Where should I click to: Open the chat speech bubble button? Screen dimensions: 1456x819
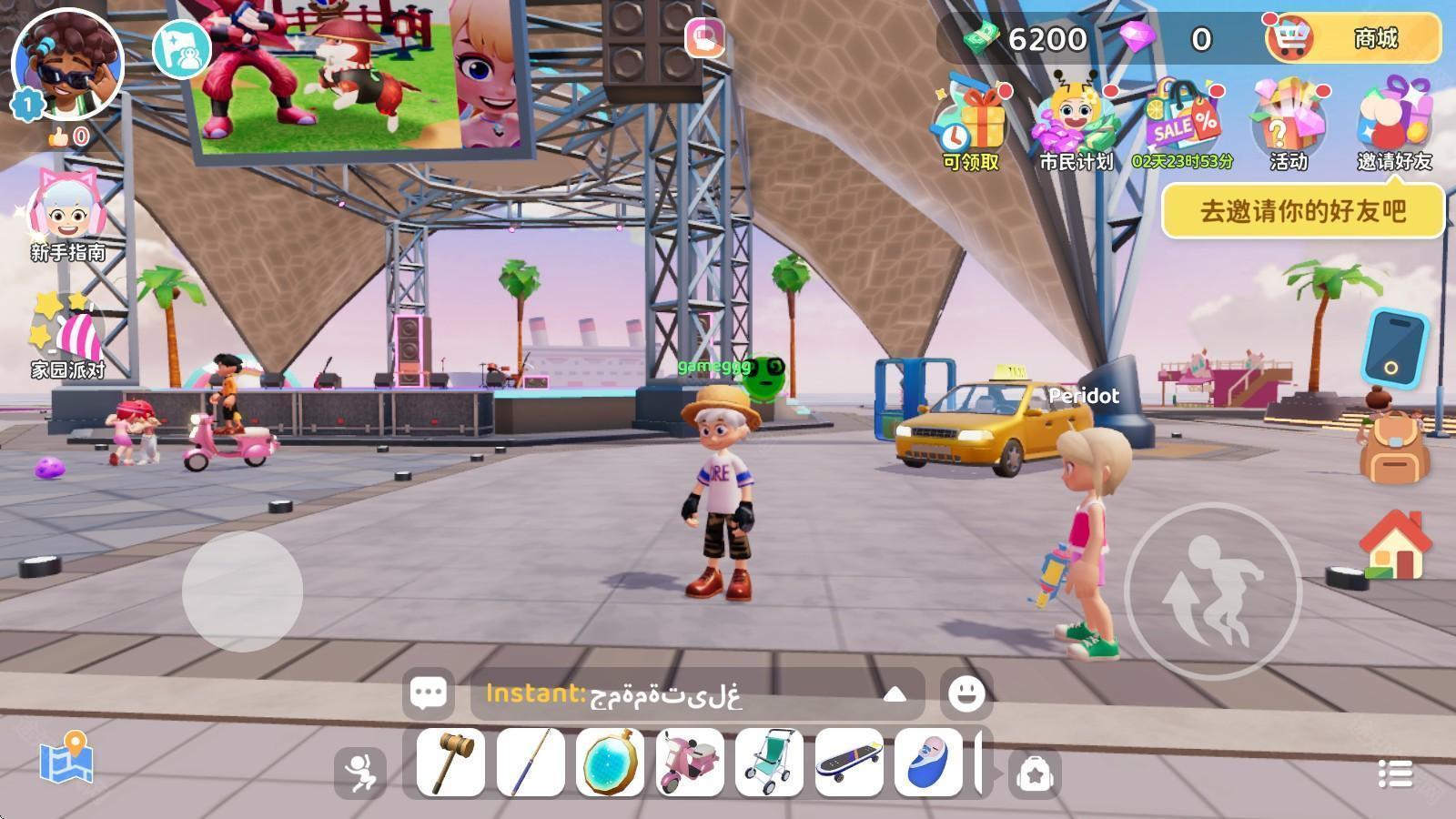click(x=428, y=693)
